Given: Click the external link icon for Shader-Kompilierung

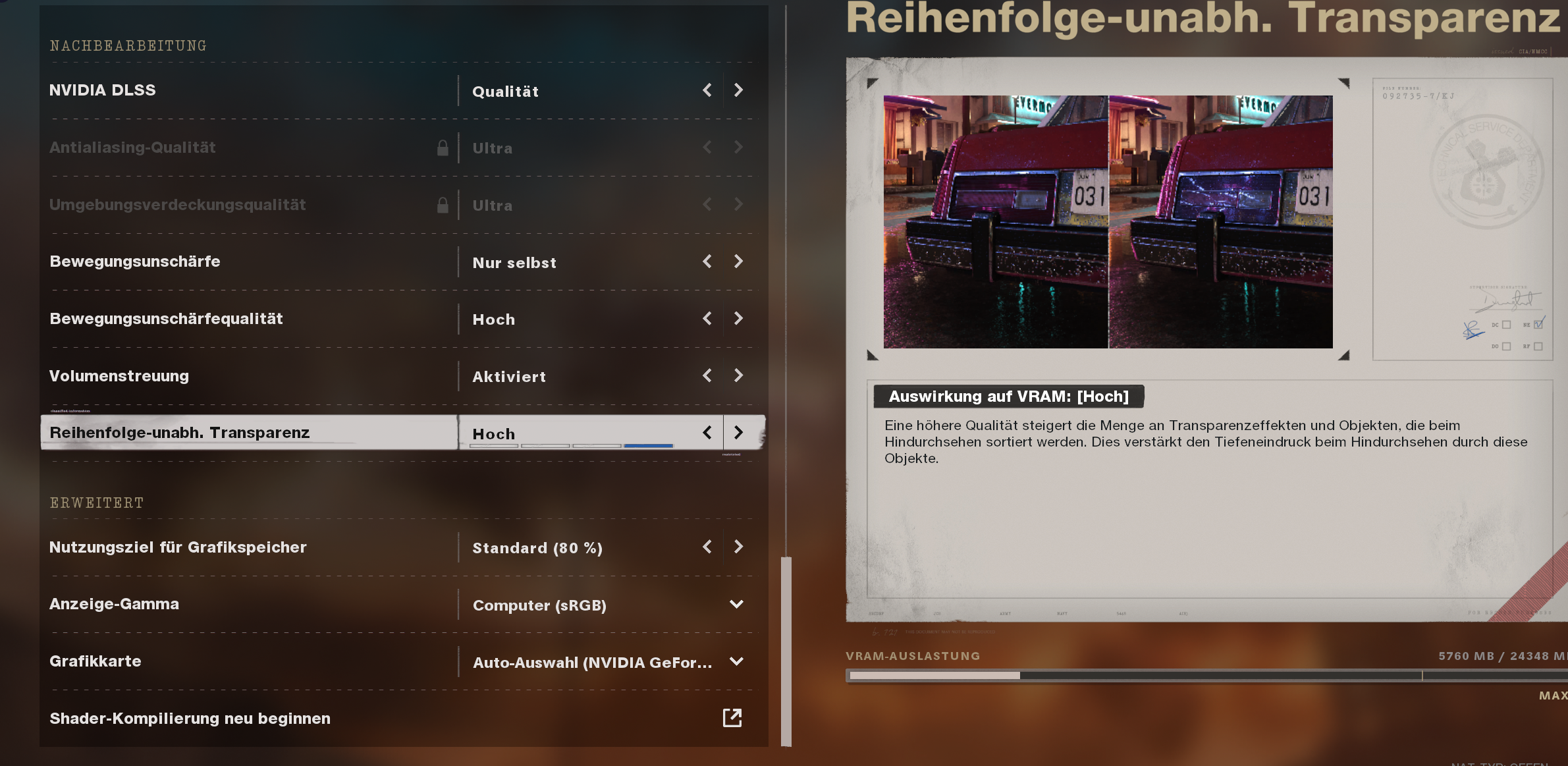Looking at the screenshot, I should coord(733,719).
